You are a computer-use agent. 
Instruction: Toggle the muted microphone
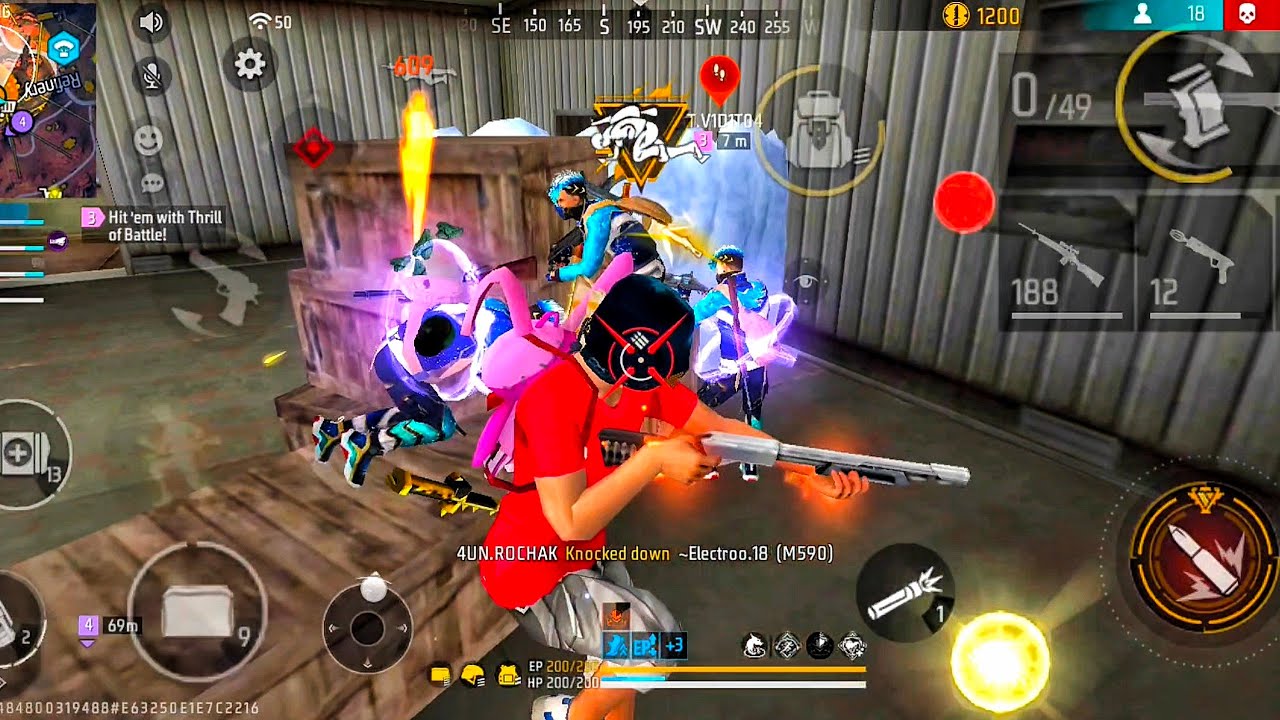(152, 76)
